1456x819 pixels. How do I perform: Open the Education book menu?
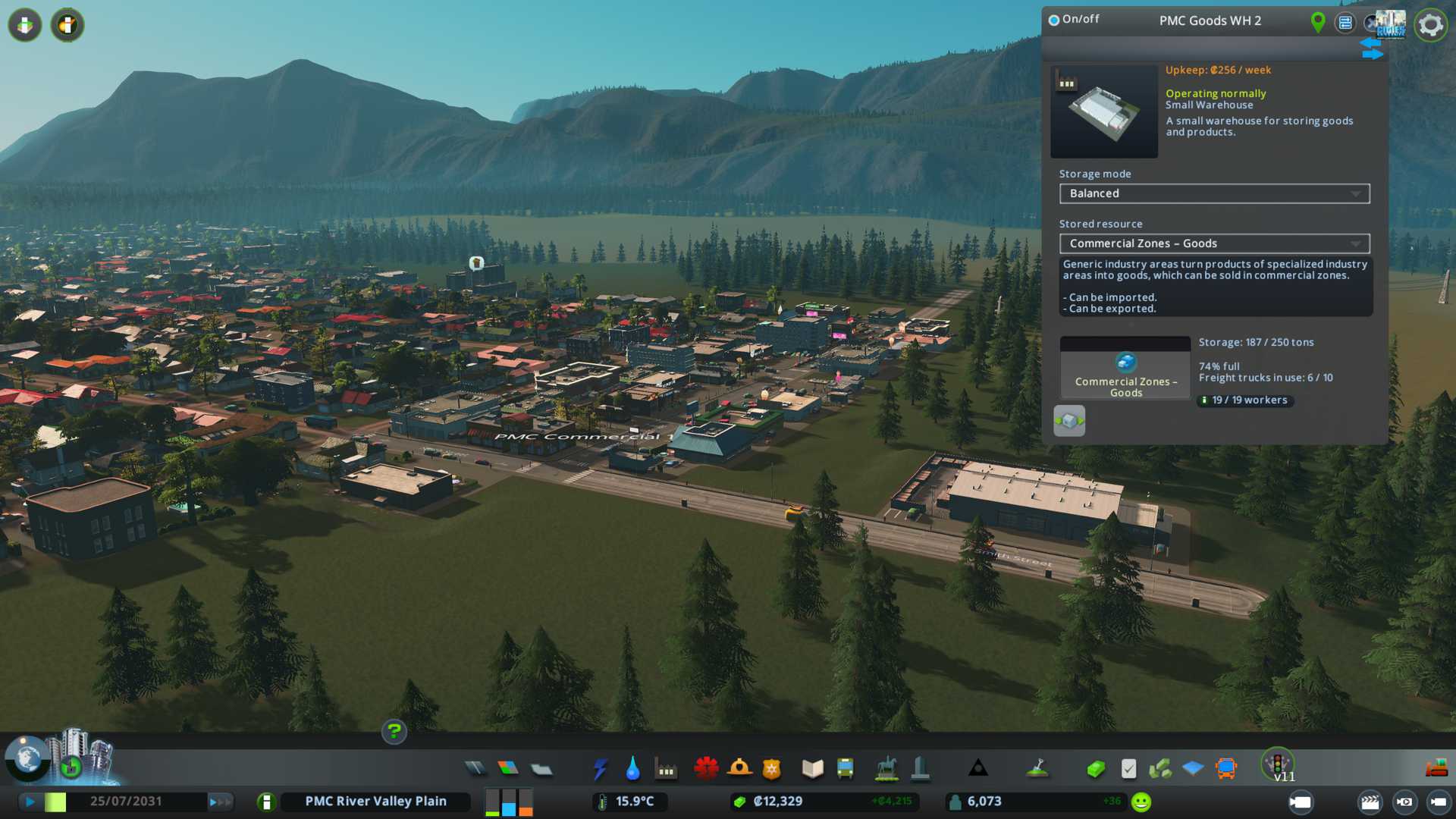click(812, 769)
